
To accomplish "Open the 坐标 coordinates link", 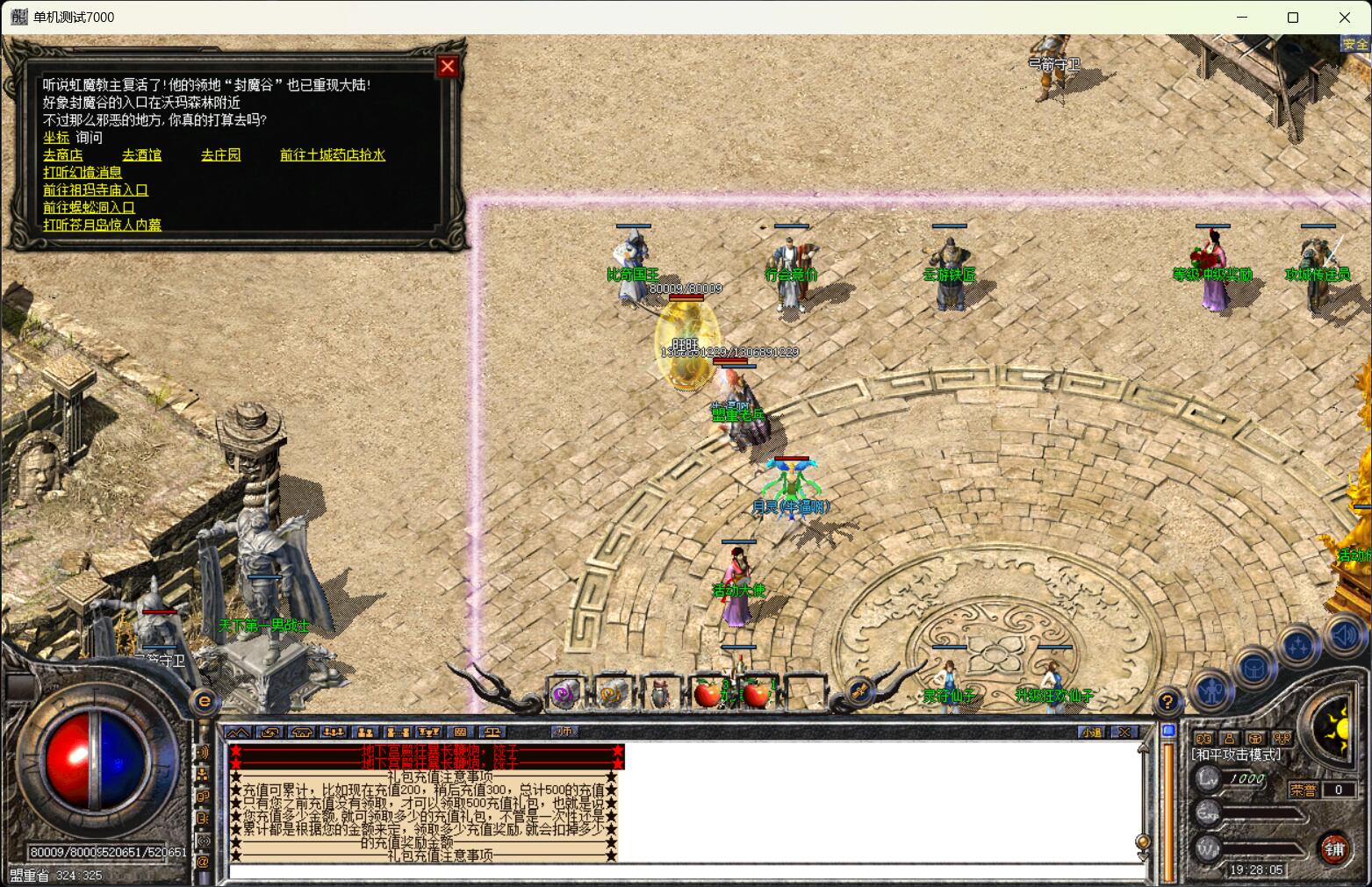I will (x=56, y=138).
